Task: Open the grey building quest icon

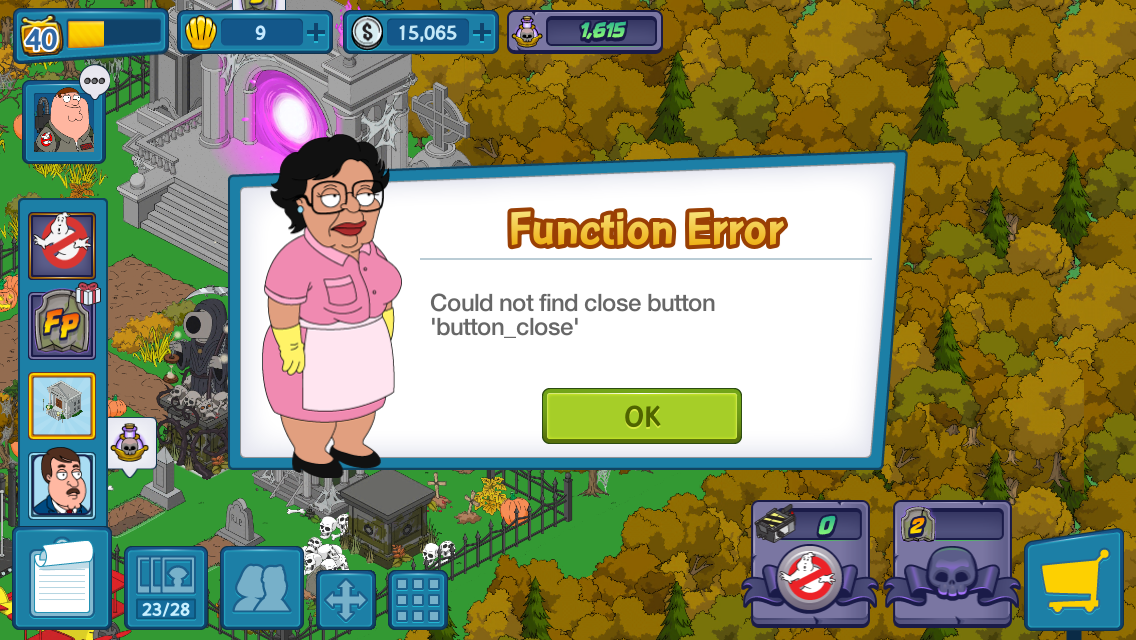Action: tap(62, 405)
